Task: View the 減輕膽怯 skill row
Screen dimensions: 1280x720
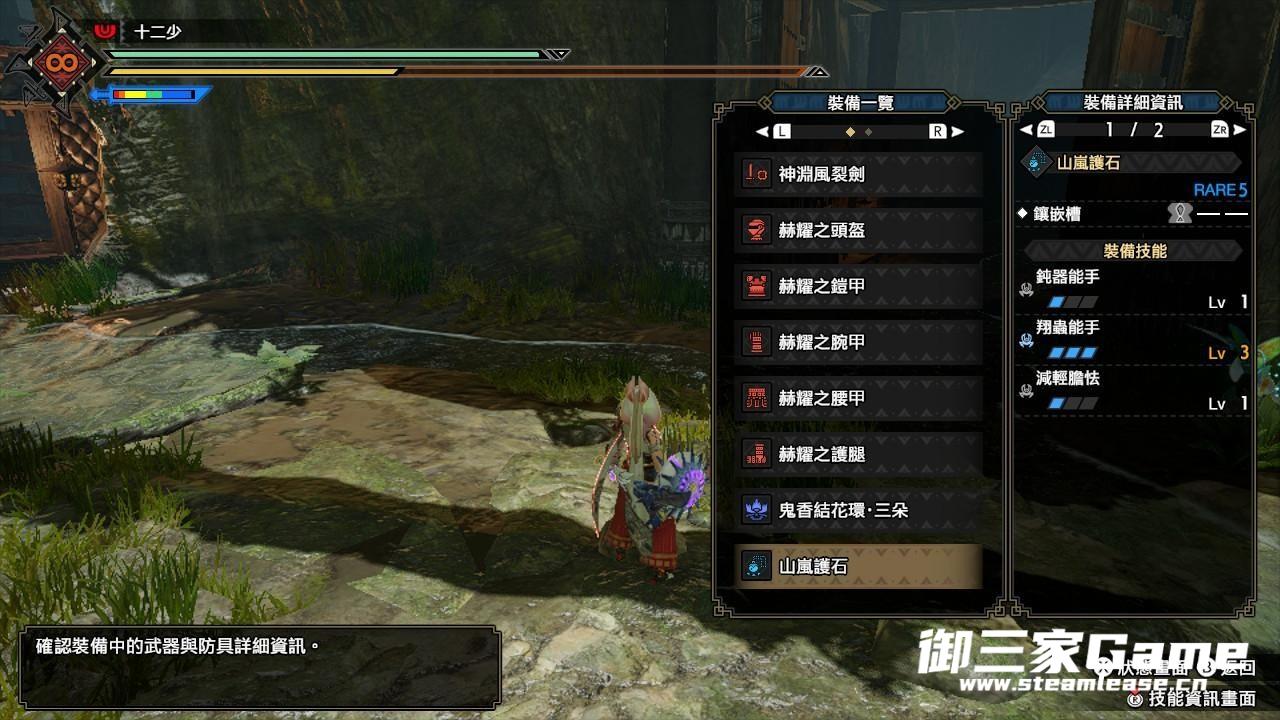Action: pyautogui.click(x=1133, y=391)
